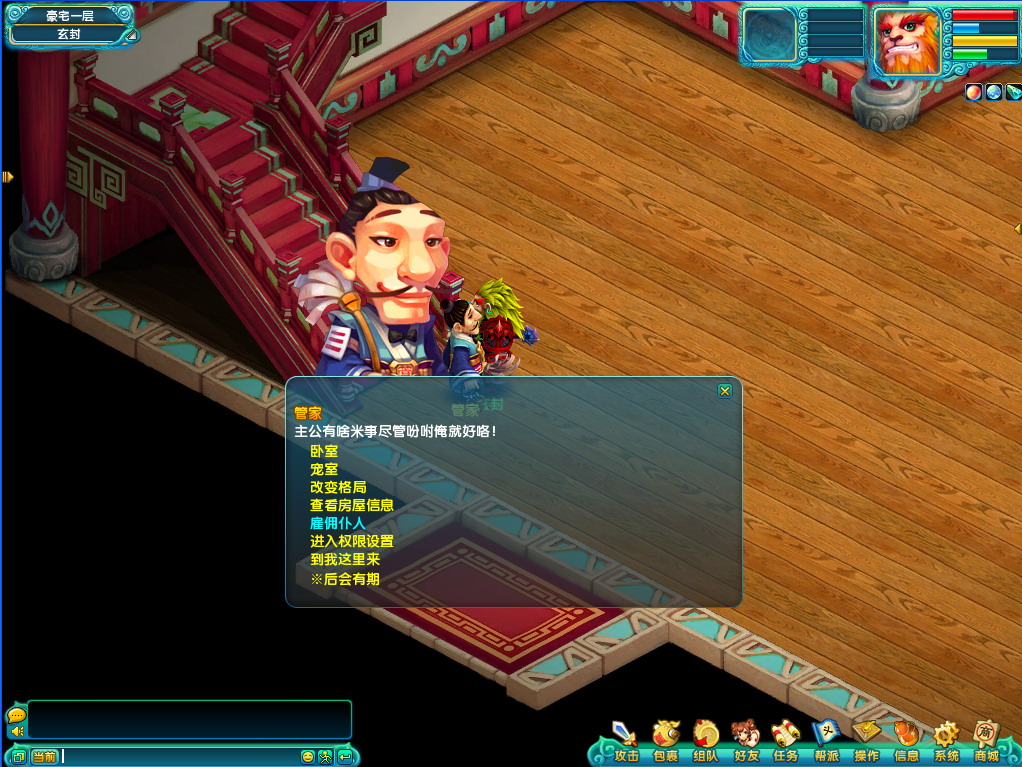Click the 当前 chat channel button
This screenshot has width=1022, height=767.
tap(44, 756)
